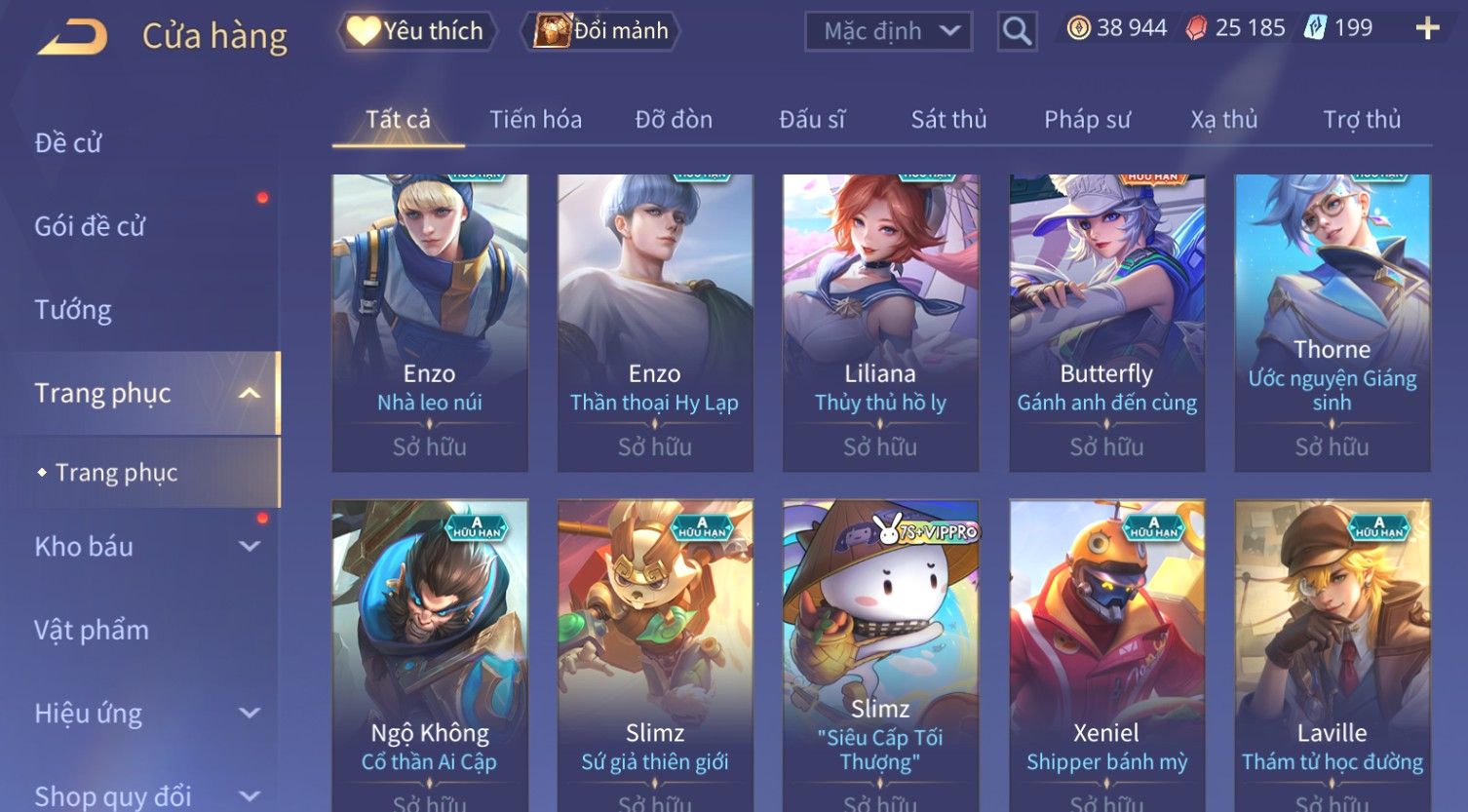Viewport: 1468px width, 812px height.
Task: Expand the Mặc định sort dropdown
Action: (888, 31)
